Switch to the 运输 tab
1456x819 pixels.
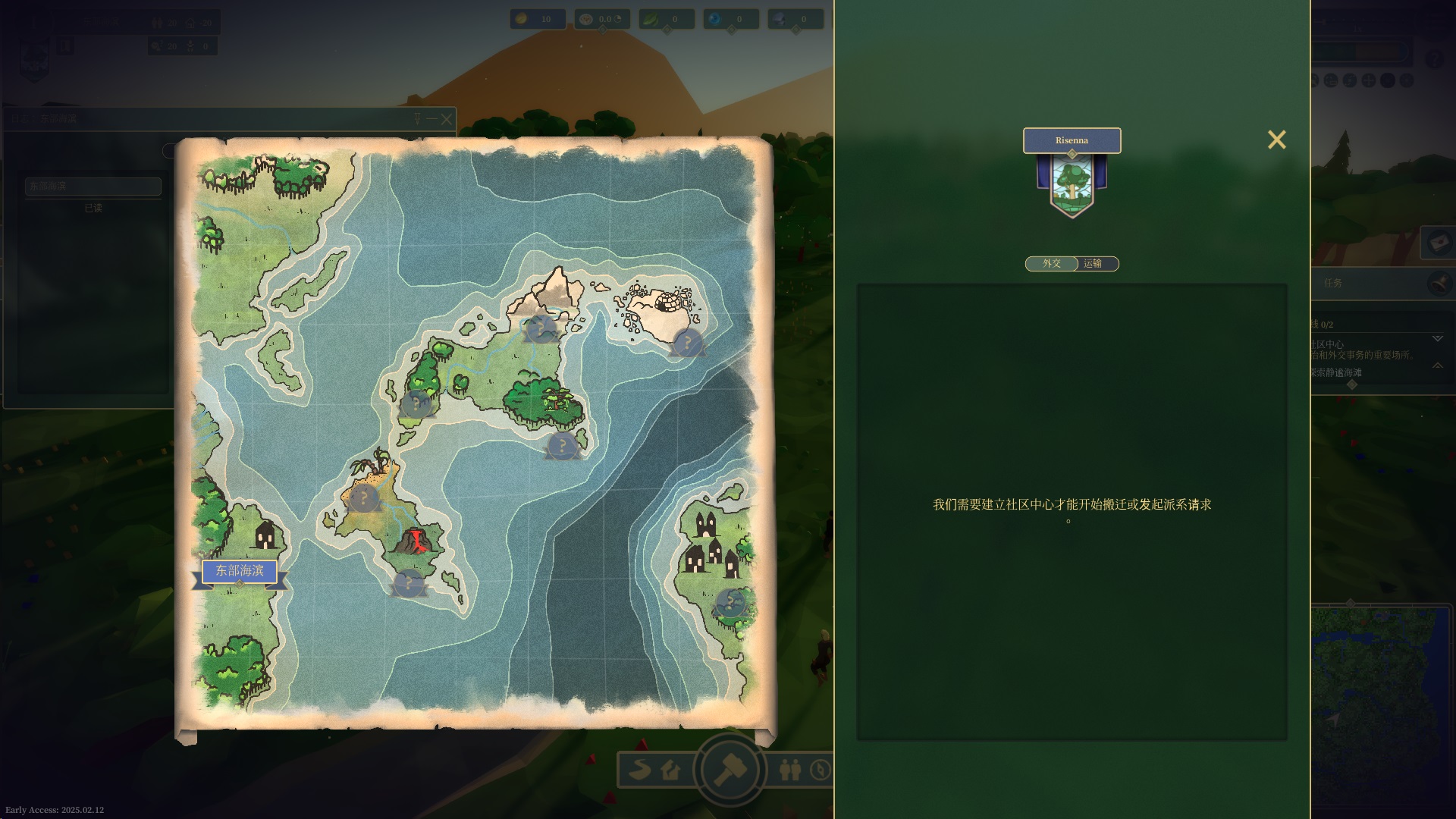pos(1093,264)
